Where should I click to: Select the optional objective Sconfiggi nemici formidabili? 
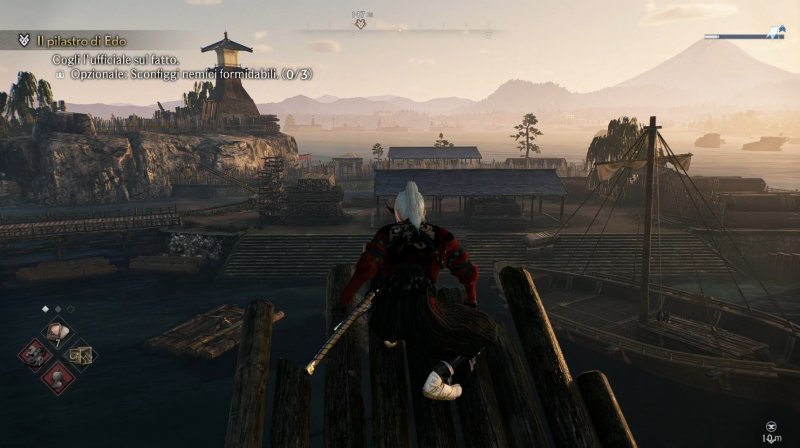click(178, 74)
